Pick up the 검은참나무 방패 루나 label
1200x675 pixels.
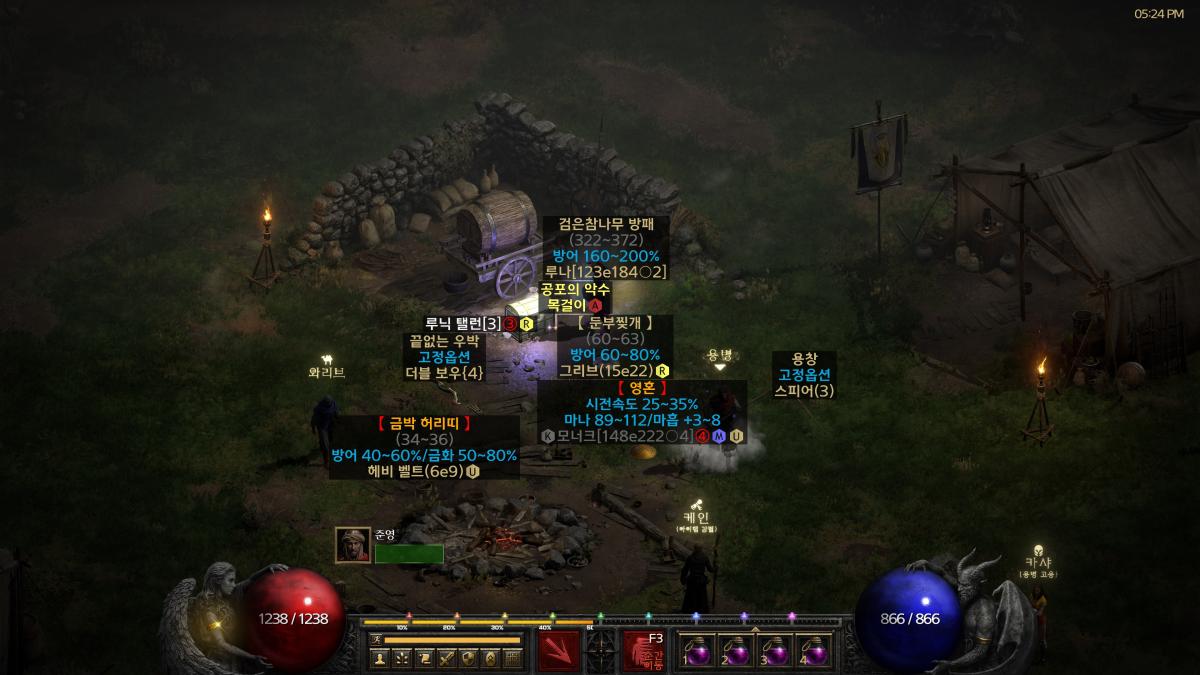tap(605, 248)
